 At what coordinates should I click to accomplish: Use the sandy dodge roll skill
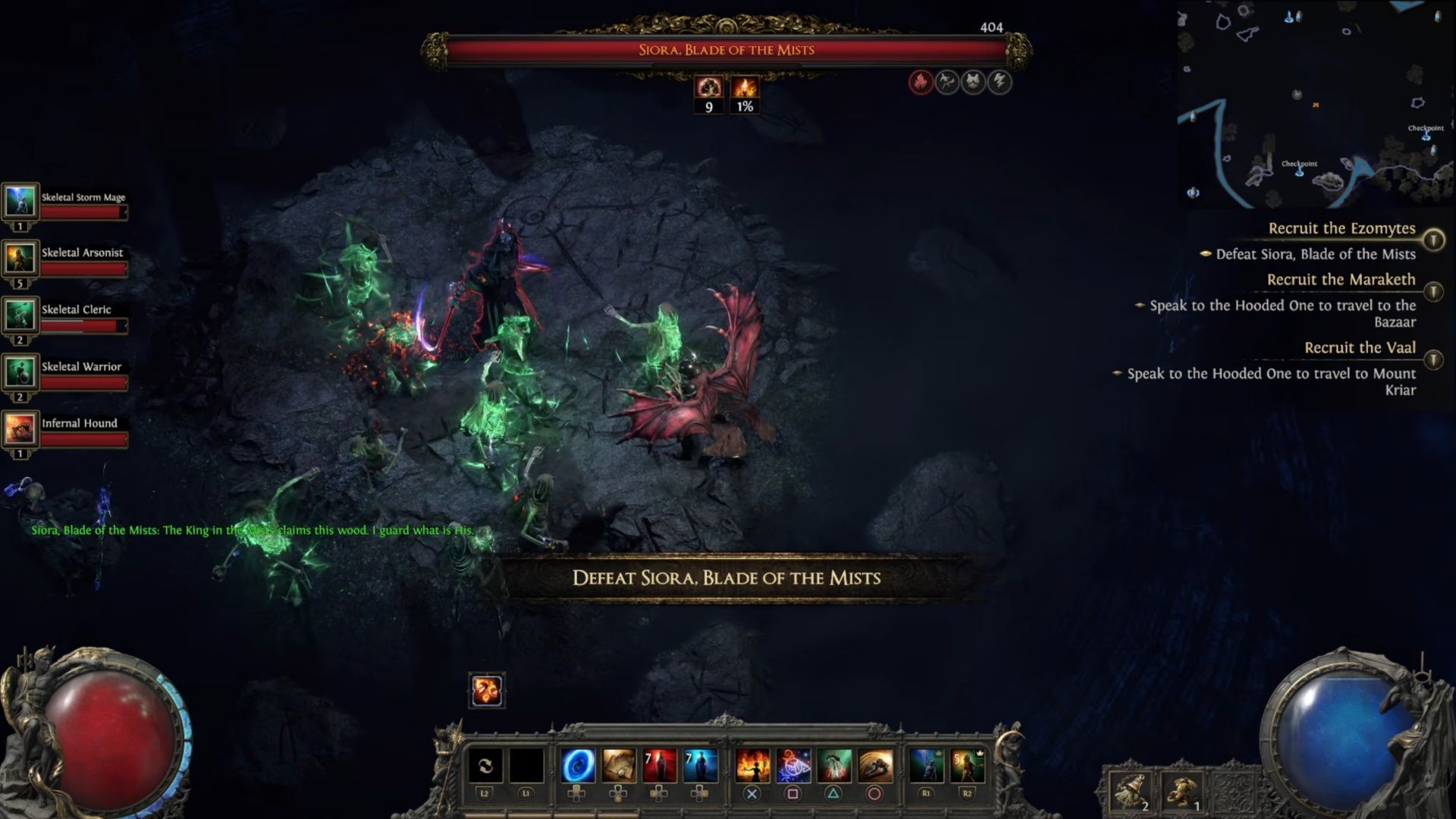pos(875,766)
